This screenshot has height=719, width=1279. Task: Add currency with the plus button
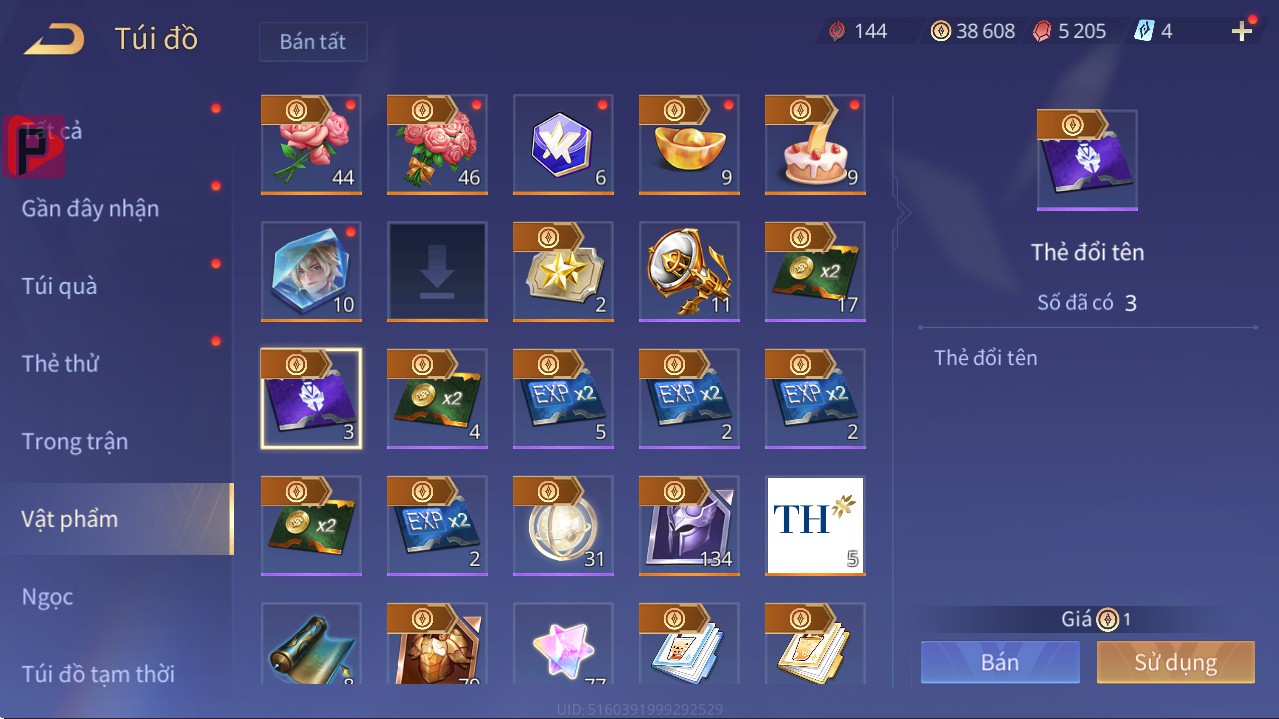pyautogui.click(x=1242, y=32)
